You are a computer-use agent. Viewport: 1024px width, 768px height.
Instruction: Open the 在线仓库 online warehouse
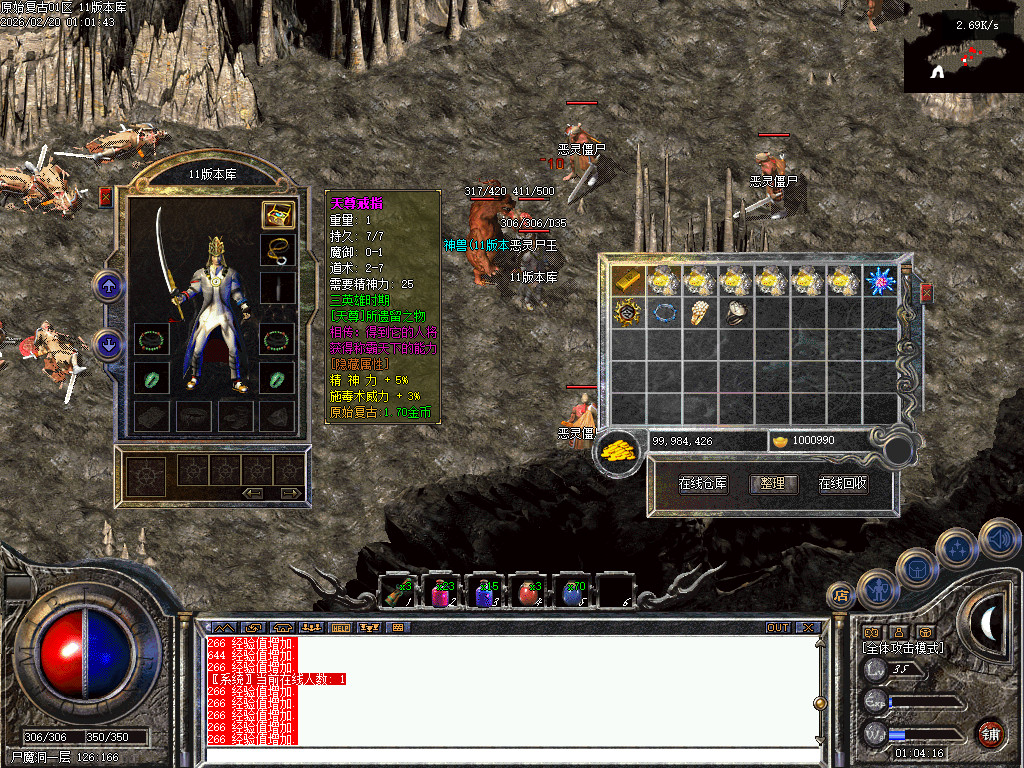[703, 484]
